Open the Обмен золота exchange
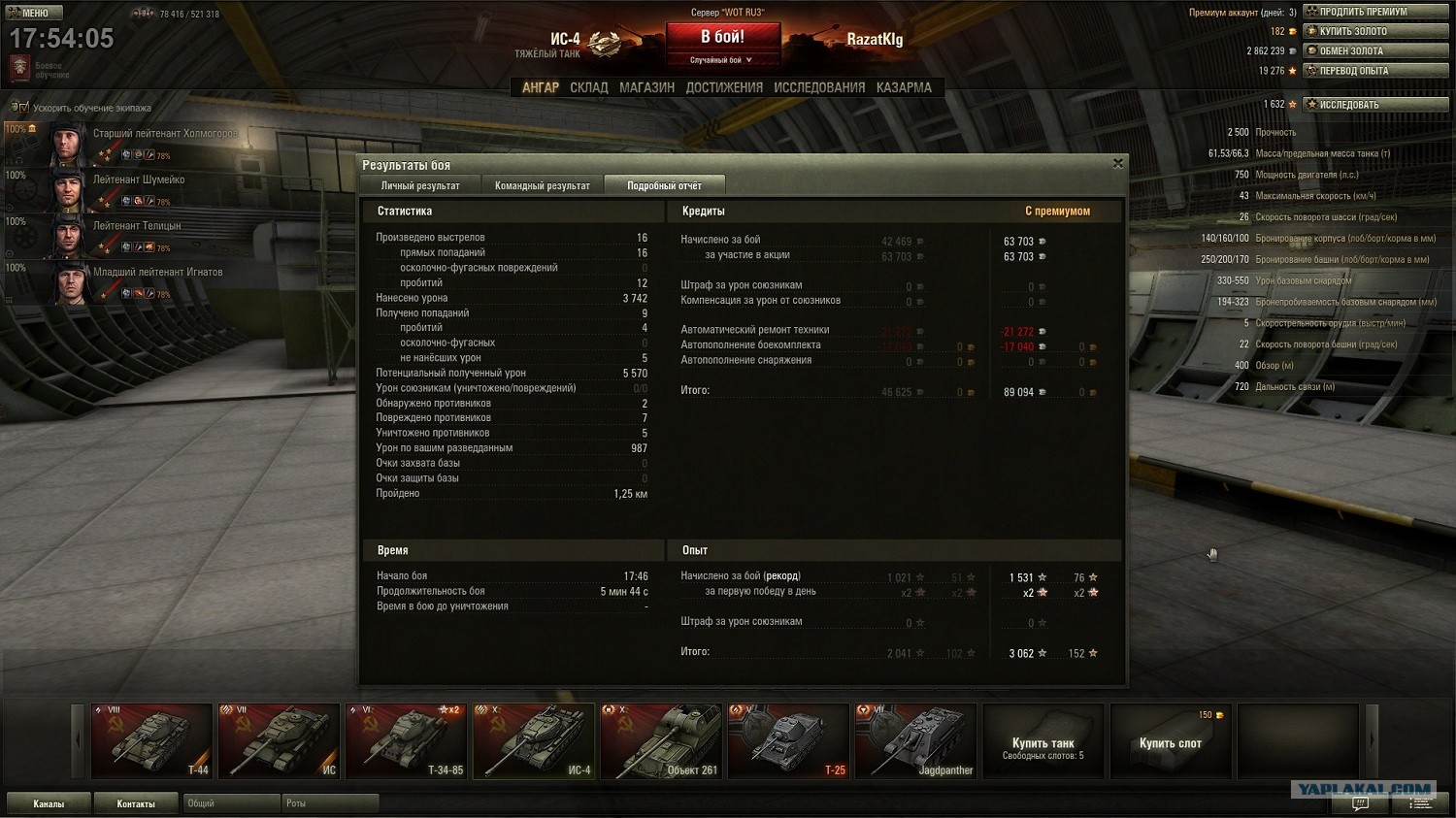 (x=1376, y=50)
